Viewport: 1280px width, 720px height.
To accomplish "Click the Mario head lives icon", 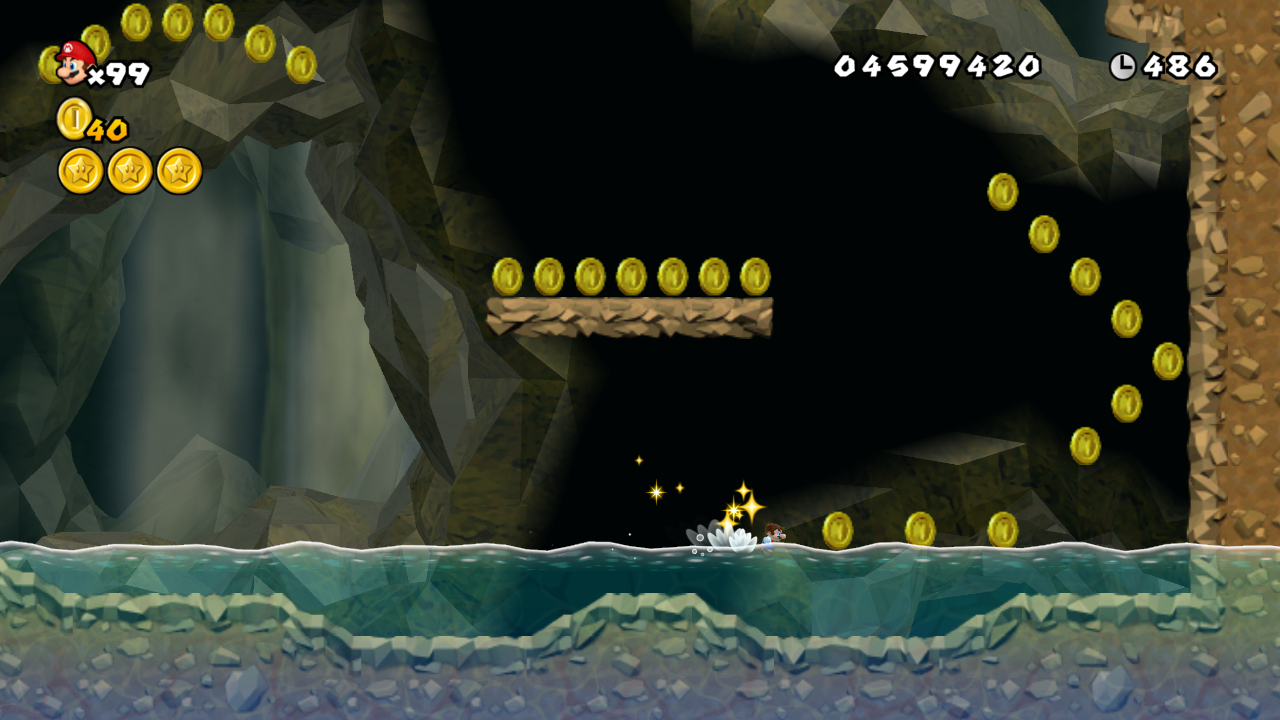I will [72, 62].
